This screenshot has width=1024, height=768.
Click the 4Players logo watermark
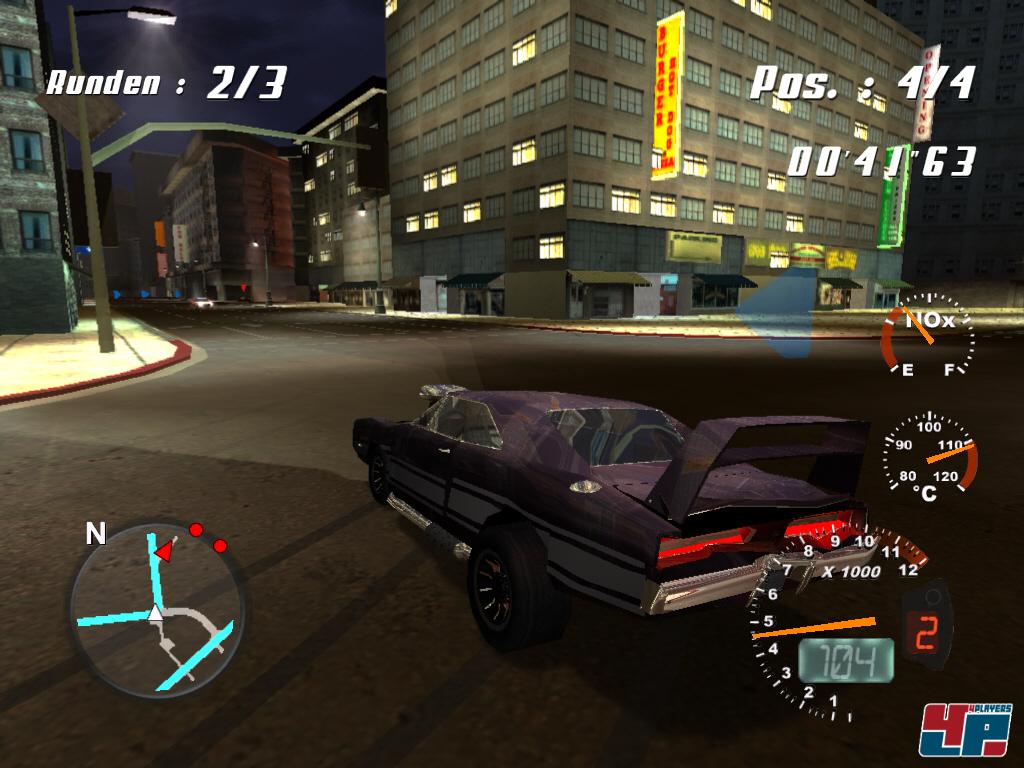point(965,729)
